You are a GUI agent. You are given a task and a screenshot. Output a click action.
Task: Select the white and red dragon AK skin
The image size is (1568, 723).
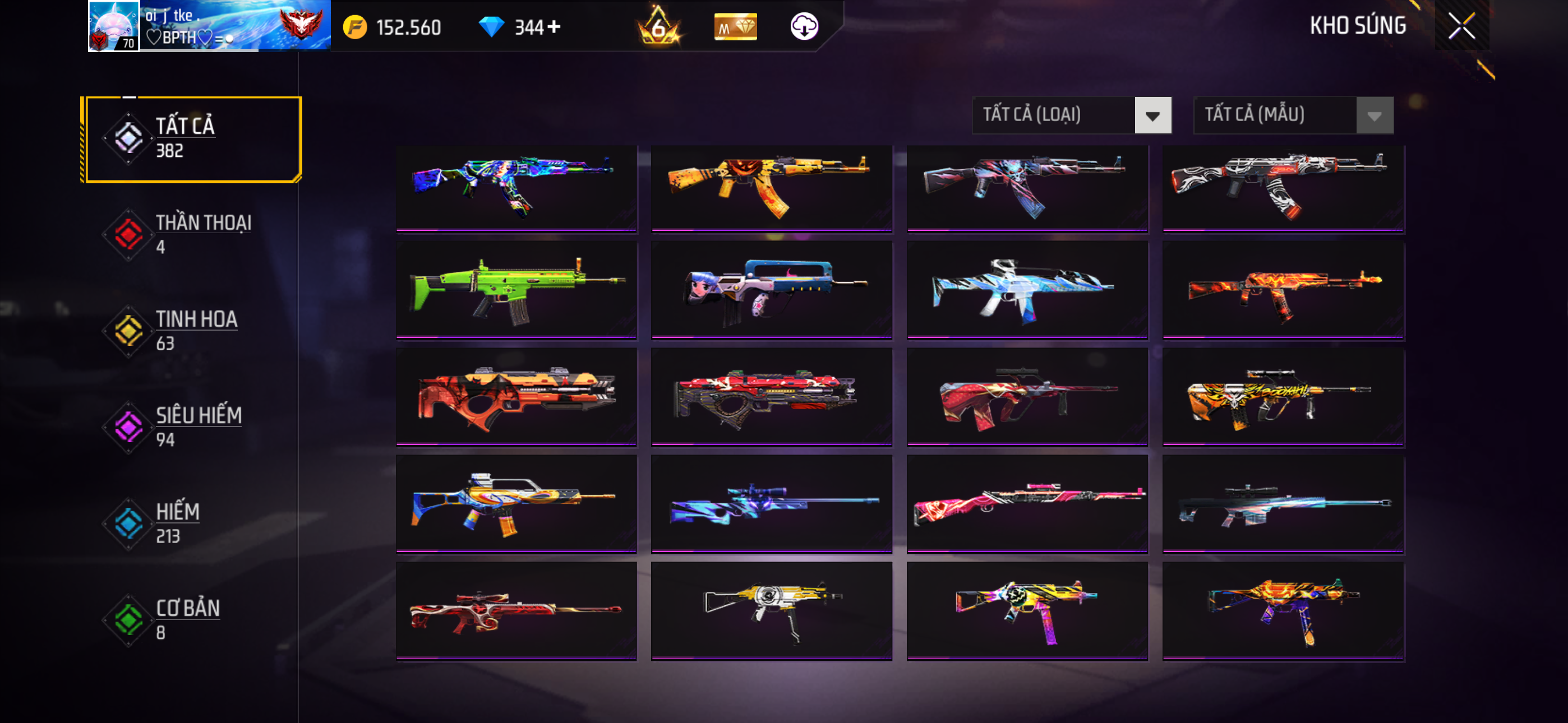point(1283,187)
